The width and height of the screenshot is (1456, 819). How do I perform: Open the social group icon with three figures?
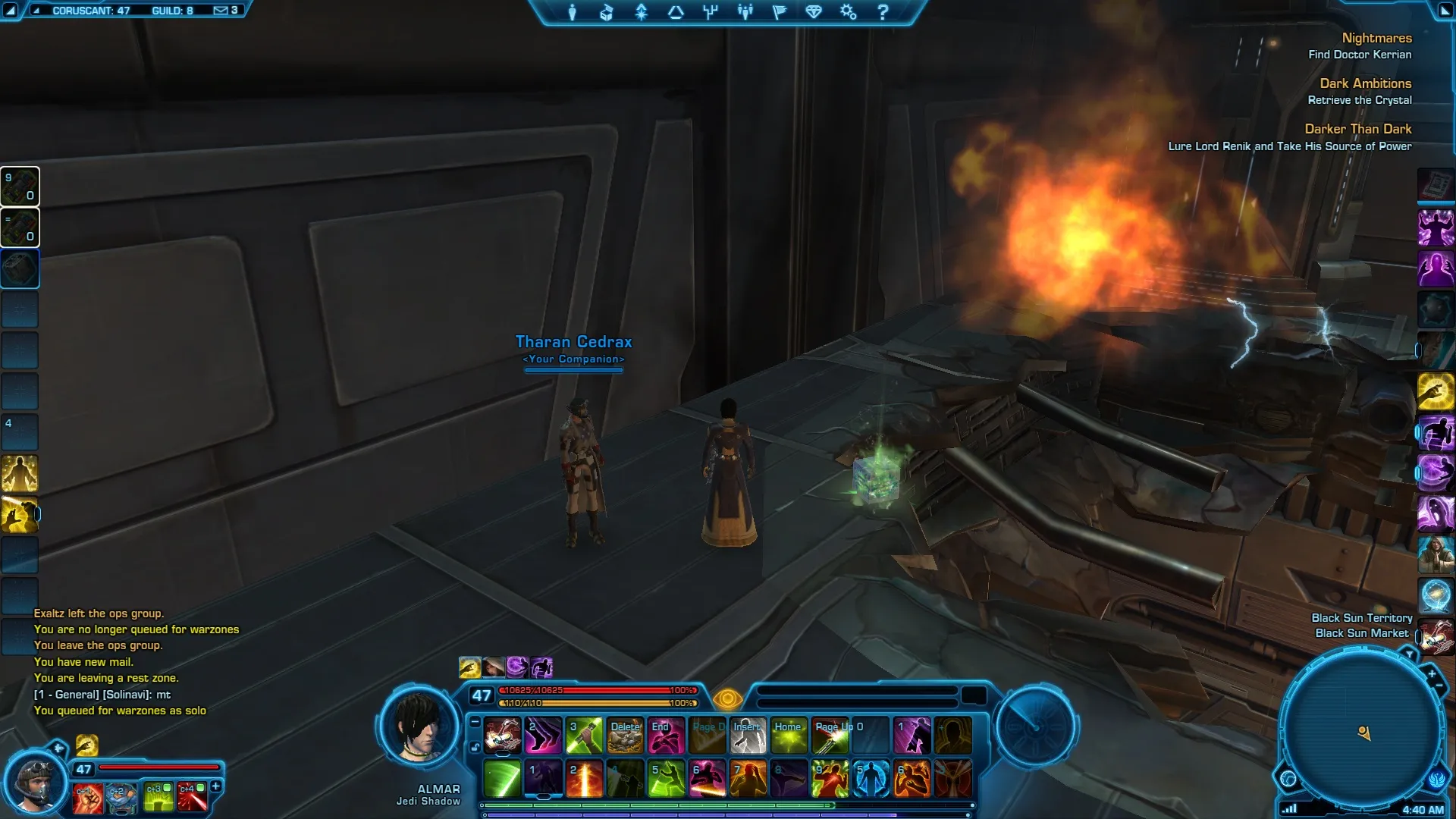coord(745,12)
